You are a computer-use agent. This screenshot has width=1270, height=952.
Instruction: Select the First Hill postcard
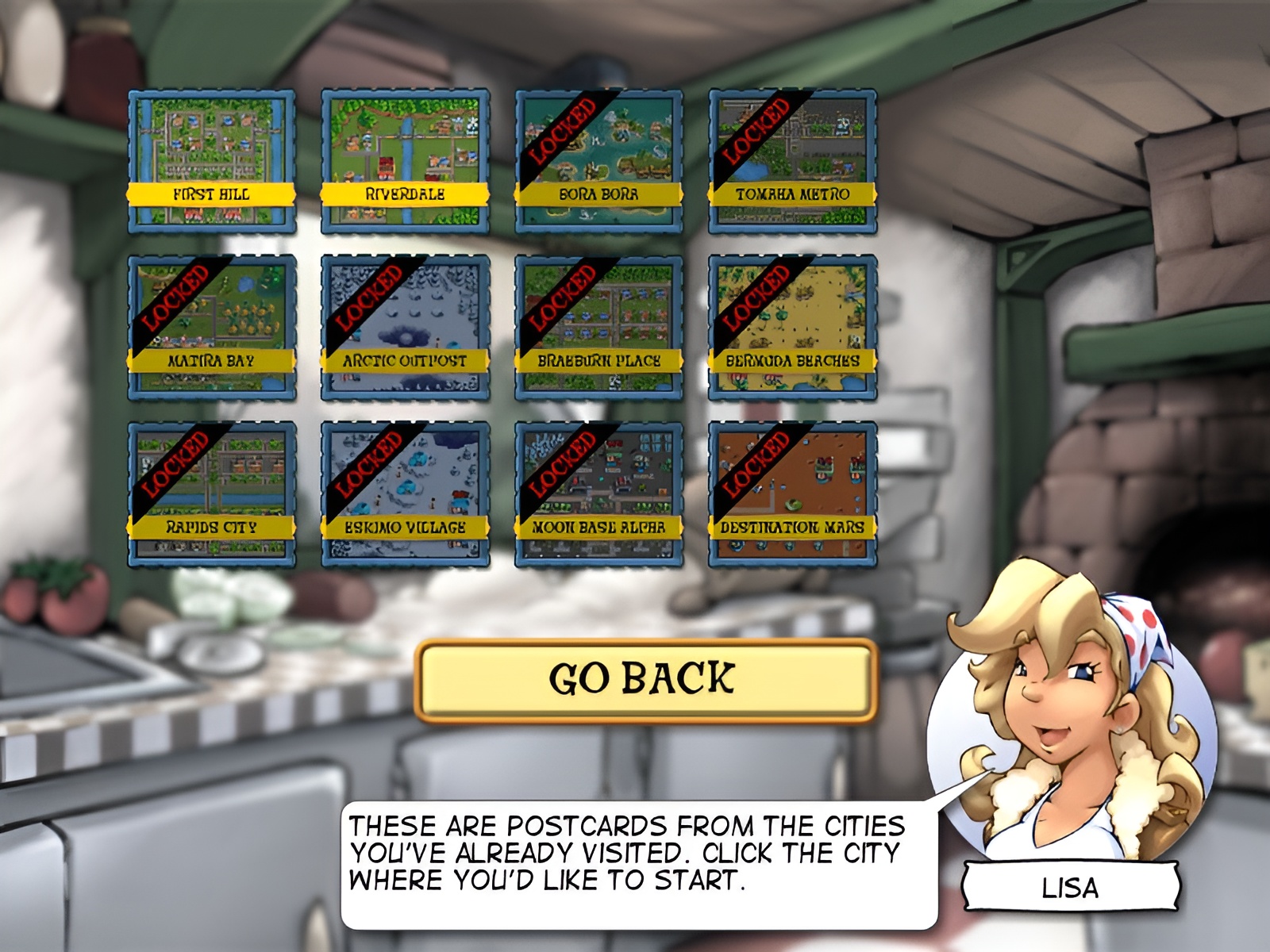point(212,161)
